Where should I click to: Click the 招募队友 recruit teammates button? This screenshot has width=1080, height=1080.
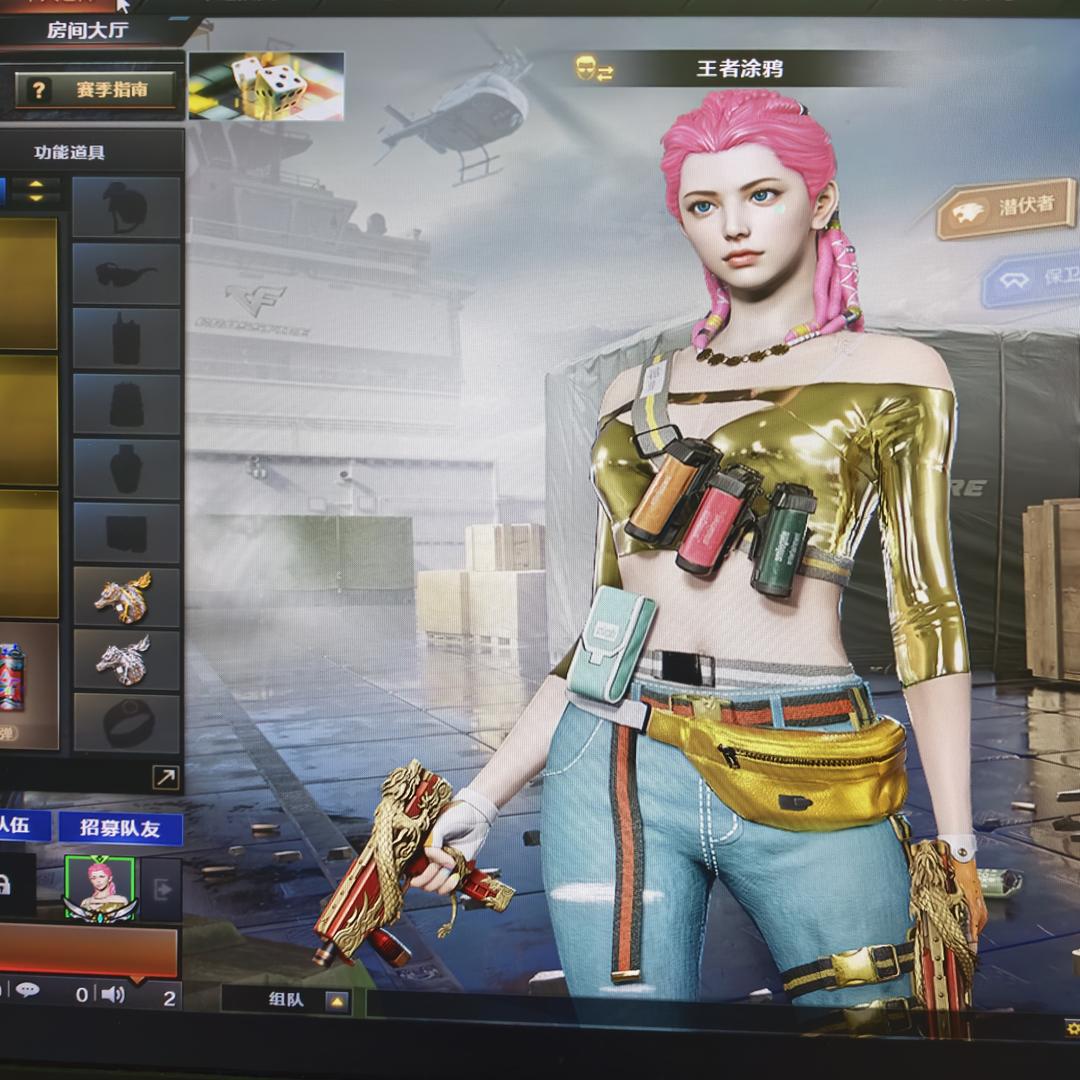(120, 827)
